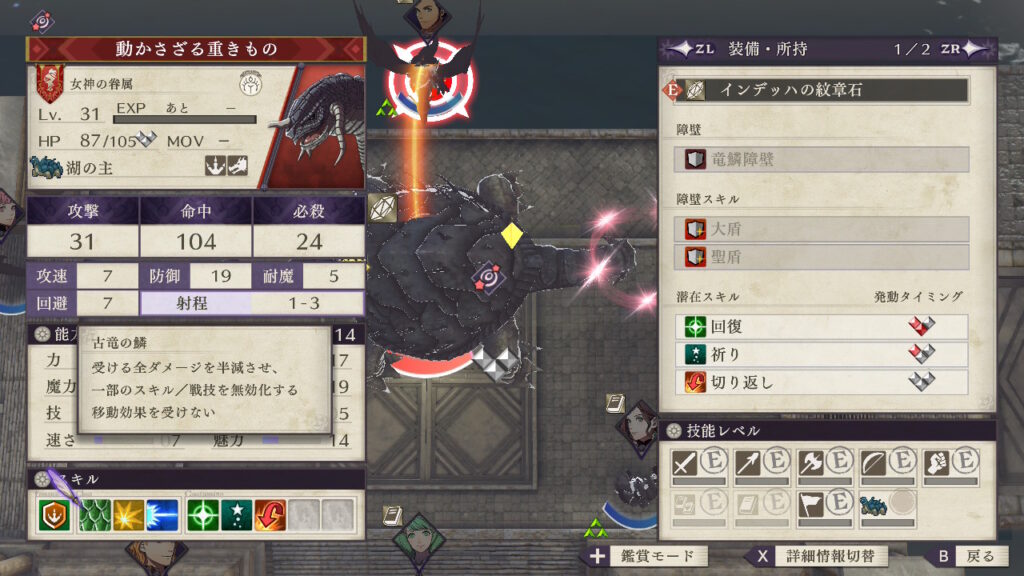
Task: Click the teal star prayer skill icon
Action: (x=237, y=514)
